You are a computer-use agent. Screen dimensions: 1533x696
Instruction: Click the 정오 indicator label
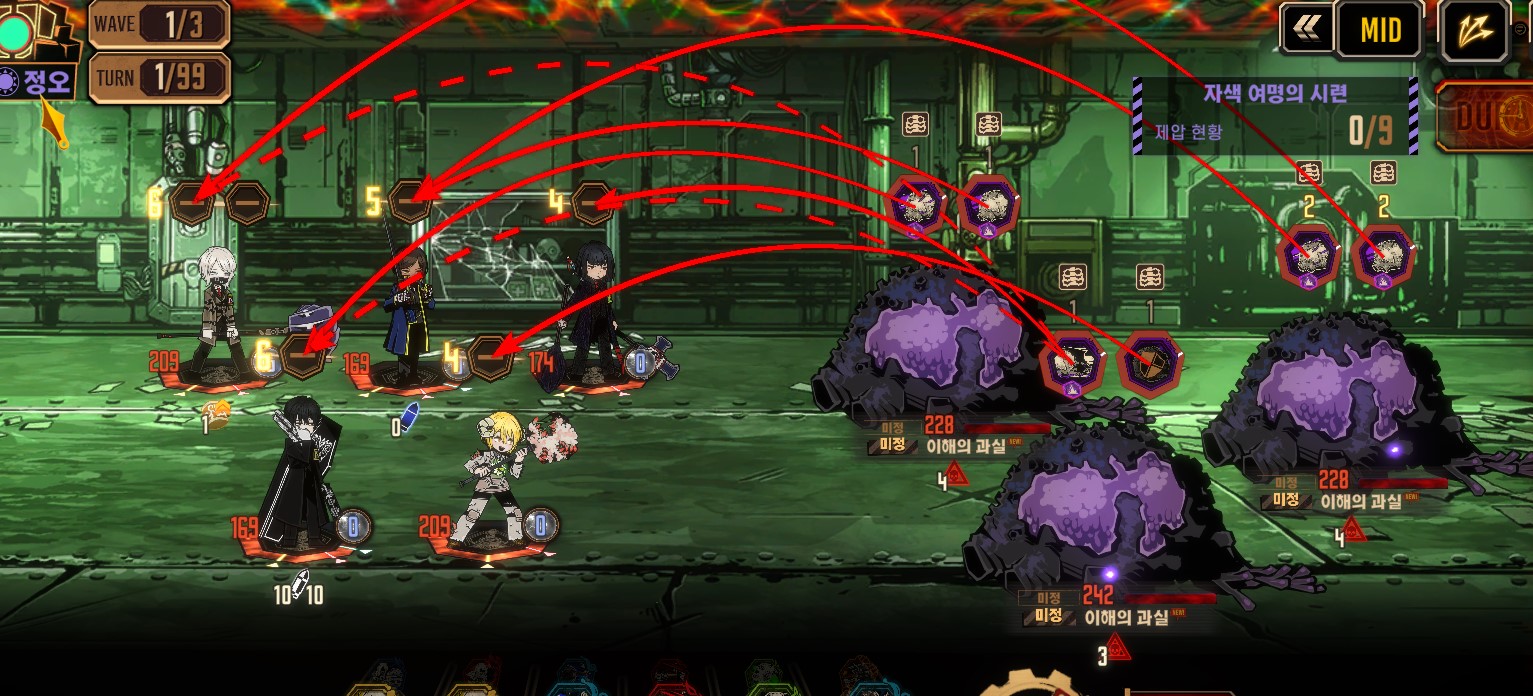(38, 82)
